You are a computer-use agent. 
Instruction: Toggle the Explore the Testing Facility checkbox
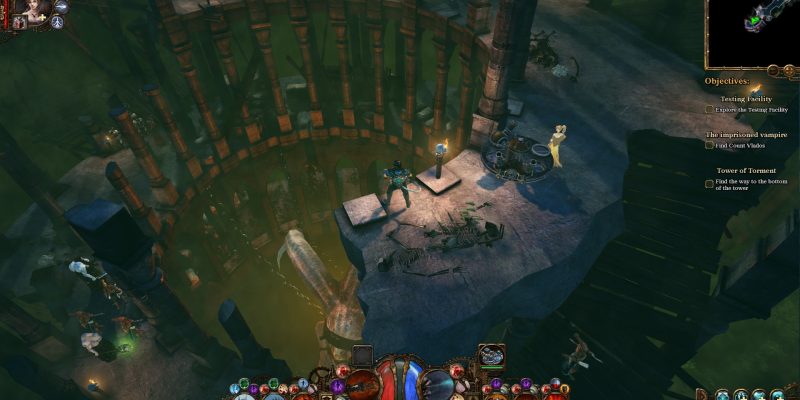tap(710, 109)
